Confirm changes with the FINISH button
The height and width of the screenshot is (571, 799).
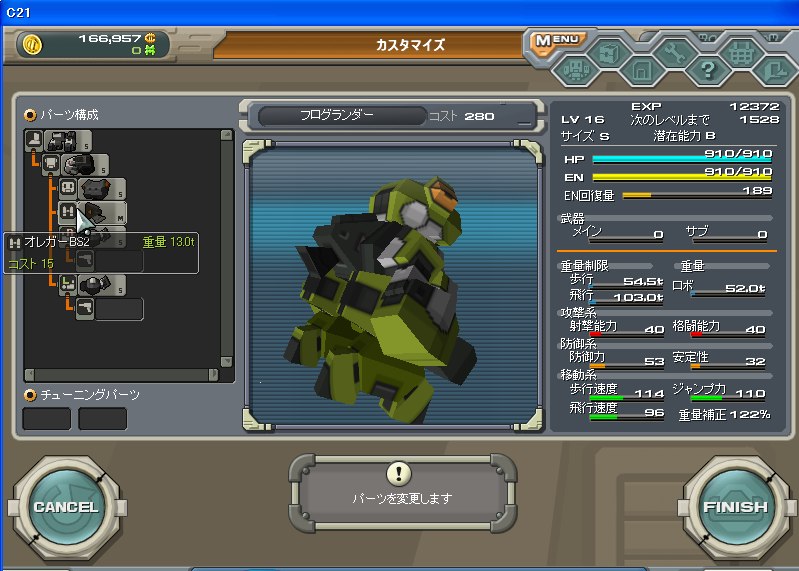(x=735, y=507)
